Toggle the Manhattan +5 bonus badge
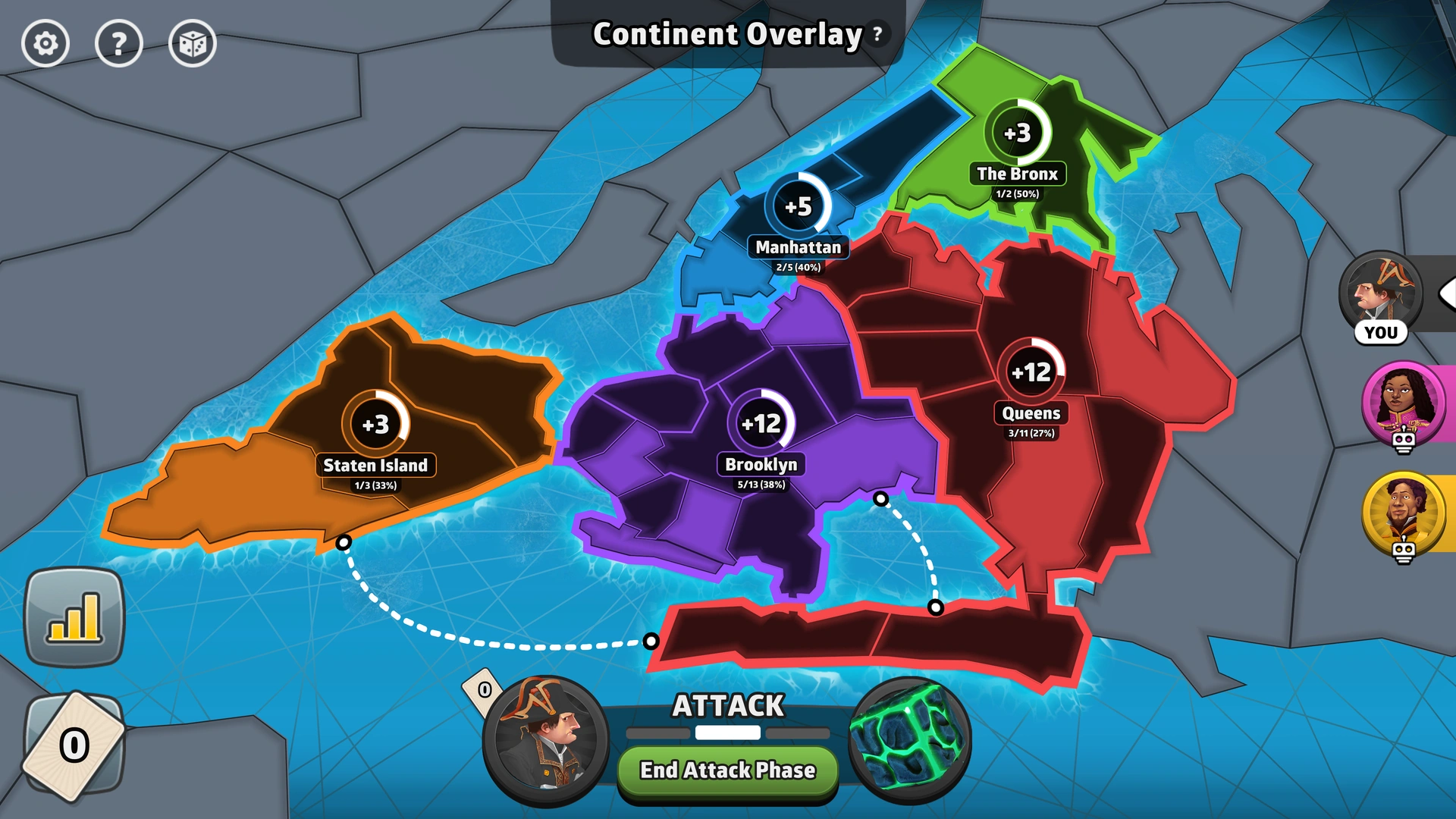The height and width of the screenshot is (819, 1456). point(799,204)
